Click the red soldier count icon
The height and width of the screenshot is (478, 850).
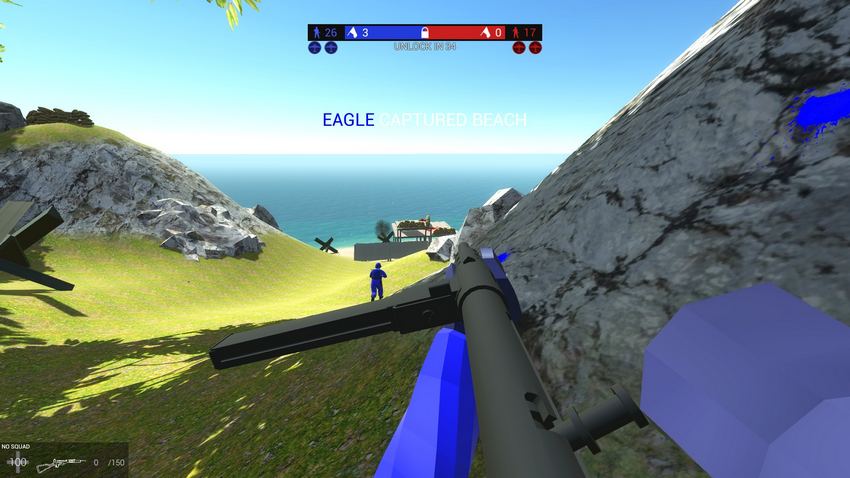tap(516, 33)
